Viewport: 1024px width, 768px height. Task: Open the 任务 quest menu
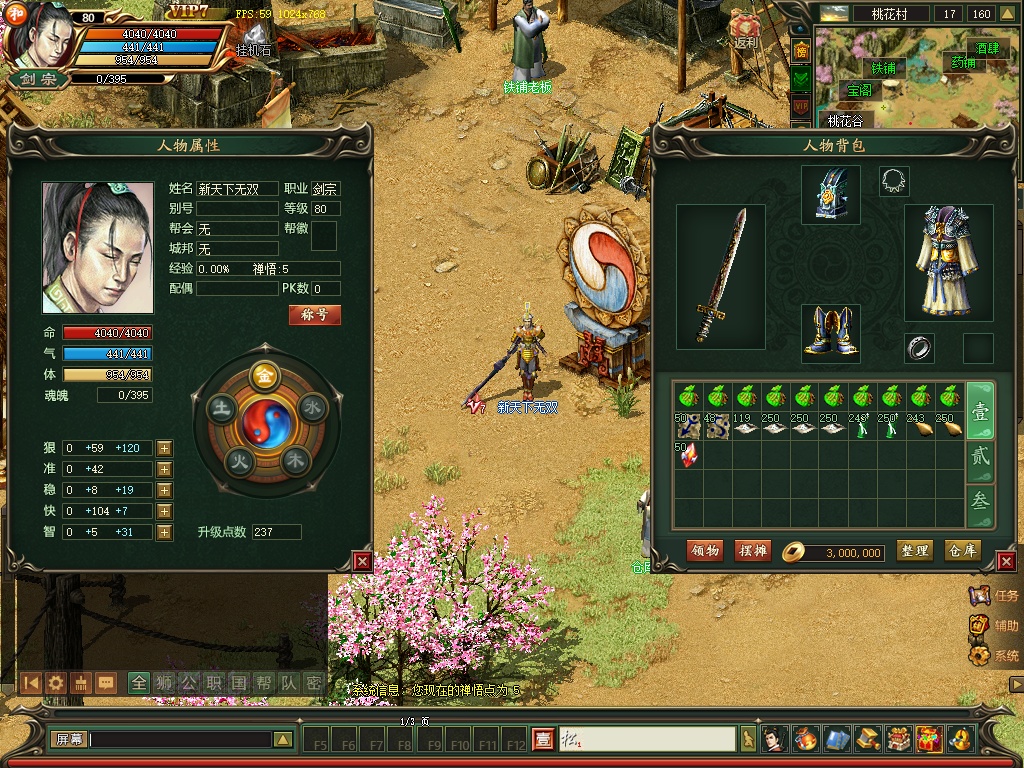click(995, 596)
